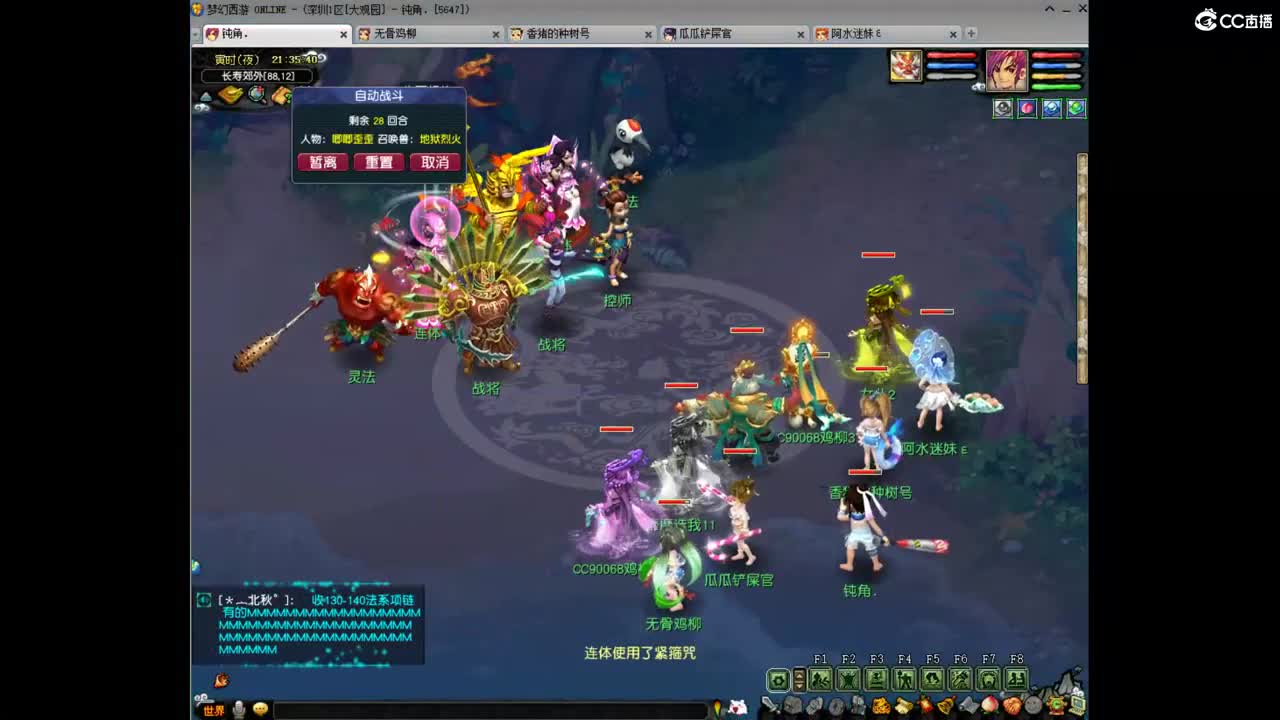Collapse the top-left interface with triangle arrow
The height and width of the screenshot is (720, 1280).
pos(206,96)
